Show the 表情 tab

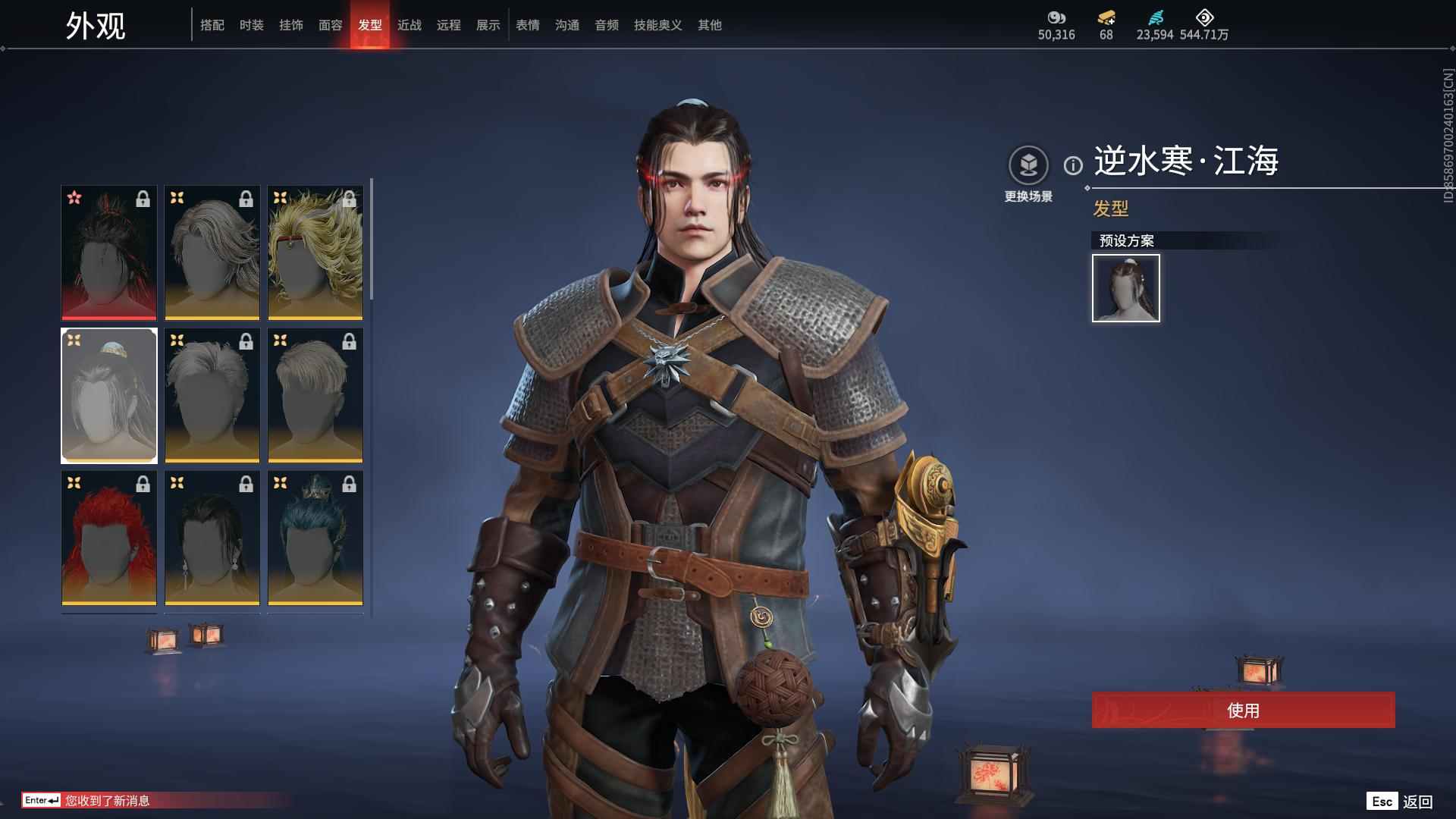[528, 25]
